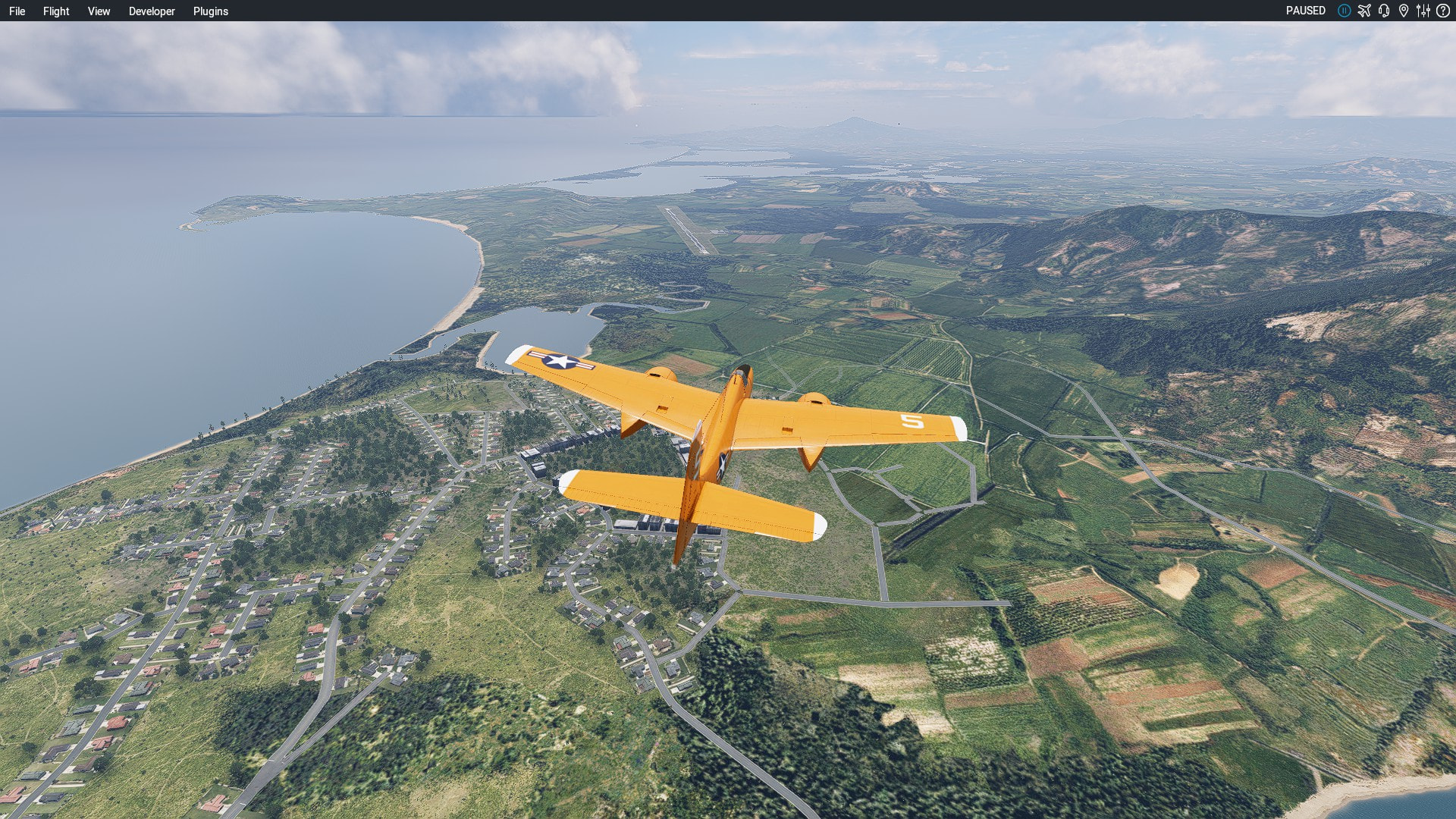The image size is (1456, 819).
Task: Open the Flight menu
Action: point(56,11)
